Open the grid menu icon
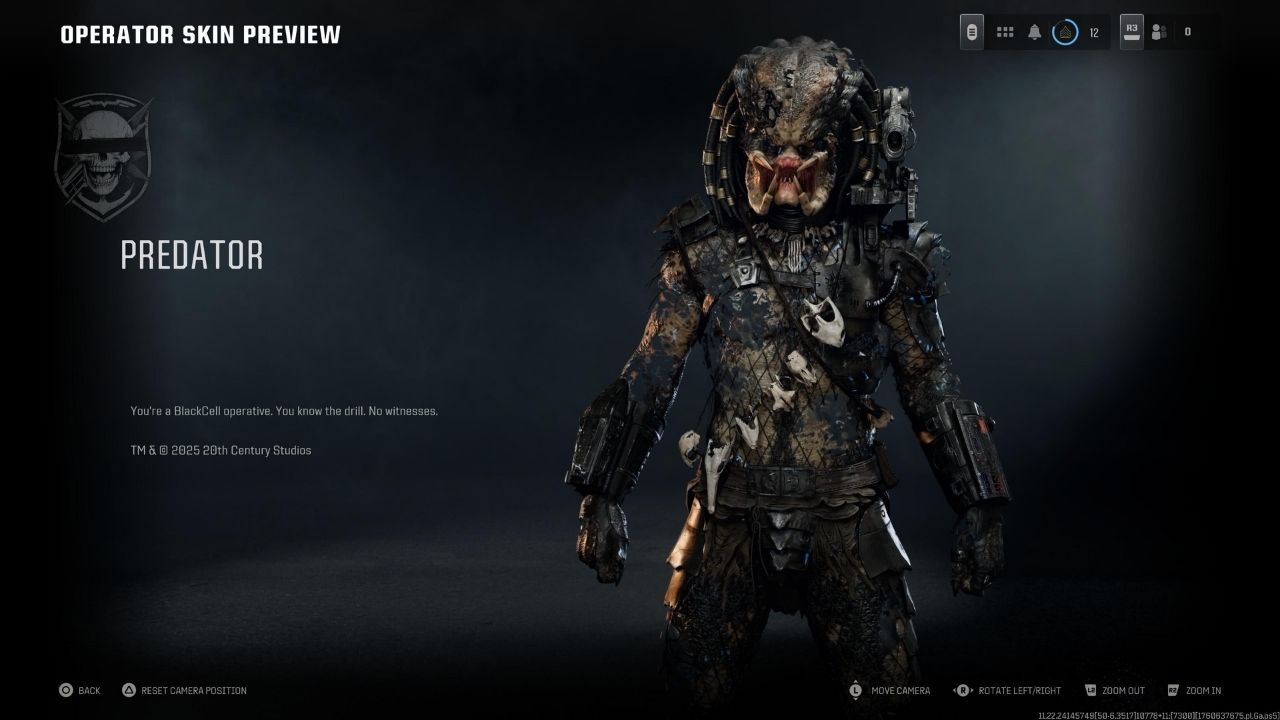The image size is (1280, 720). click(x=1004, y=32)
